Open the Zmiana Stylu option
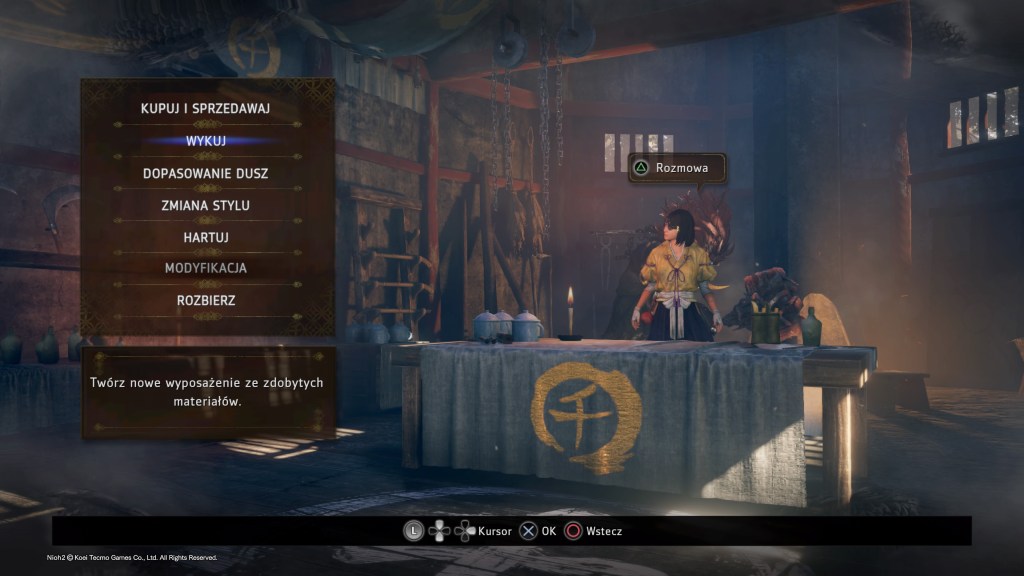This screenshot has width=1024, height=576. [206, 205]
